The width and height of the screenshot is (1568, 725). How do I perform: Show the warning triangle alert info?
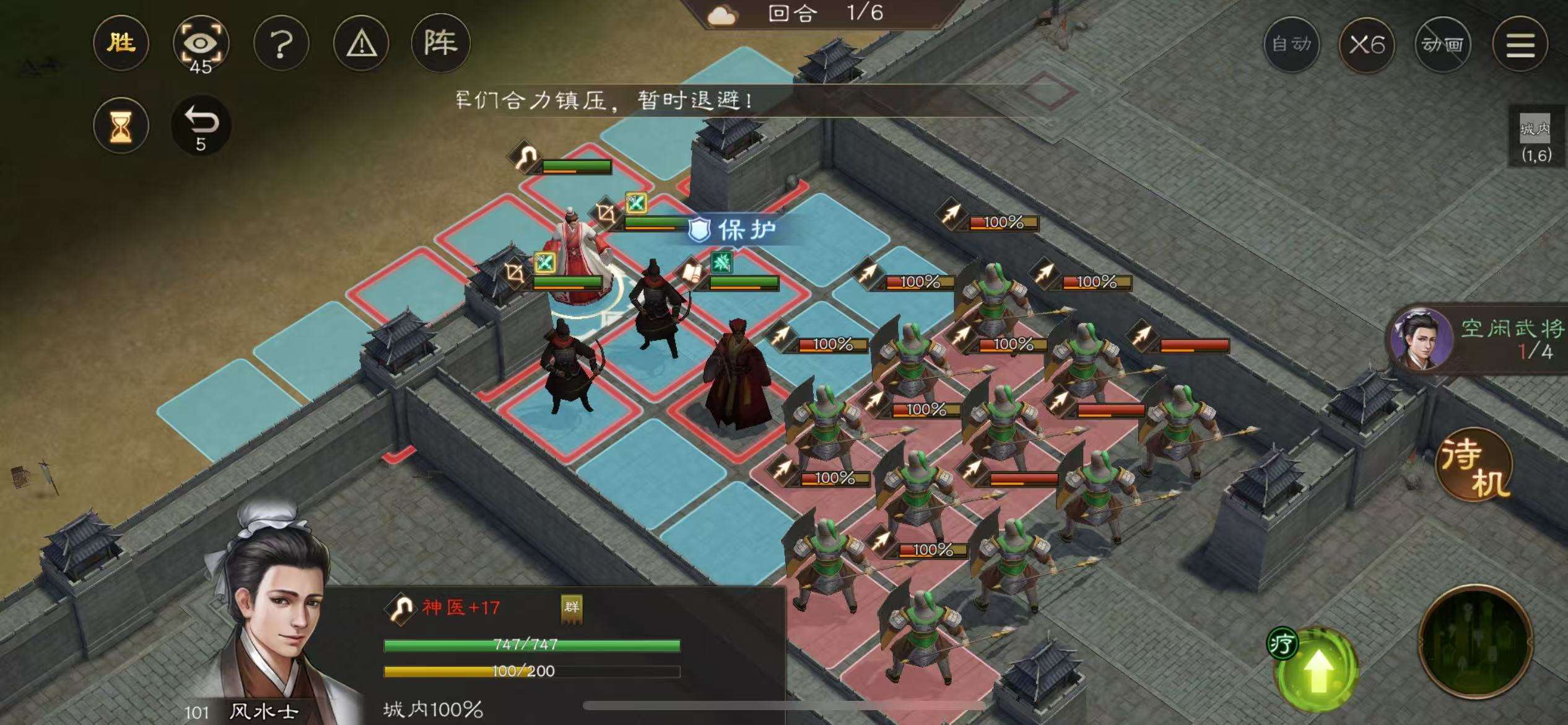click(x=361, y=44)
